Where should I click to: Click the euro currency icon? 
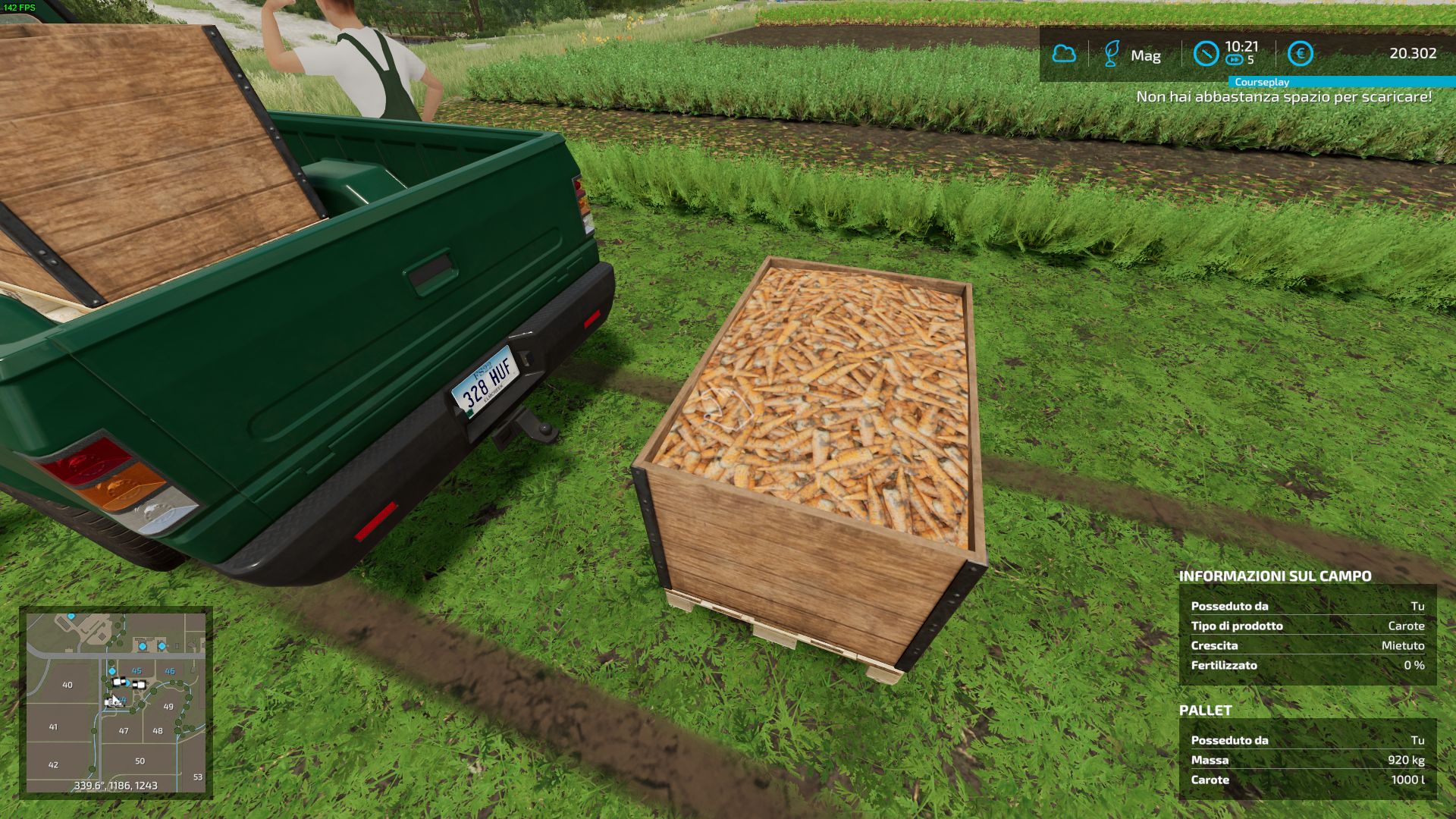[x=1301, y=53]
